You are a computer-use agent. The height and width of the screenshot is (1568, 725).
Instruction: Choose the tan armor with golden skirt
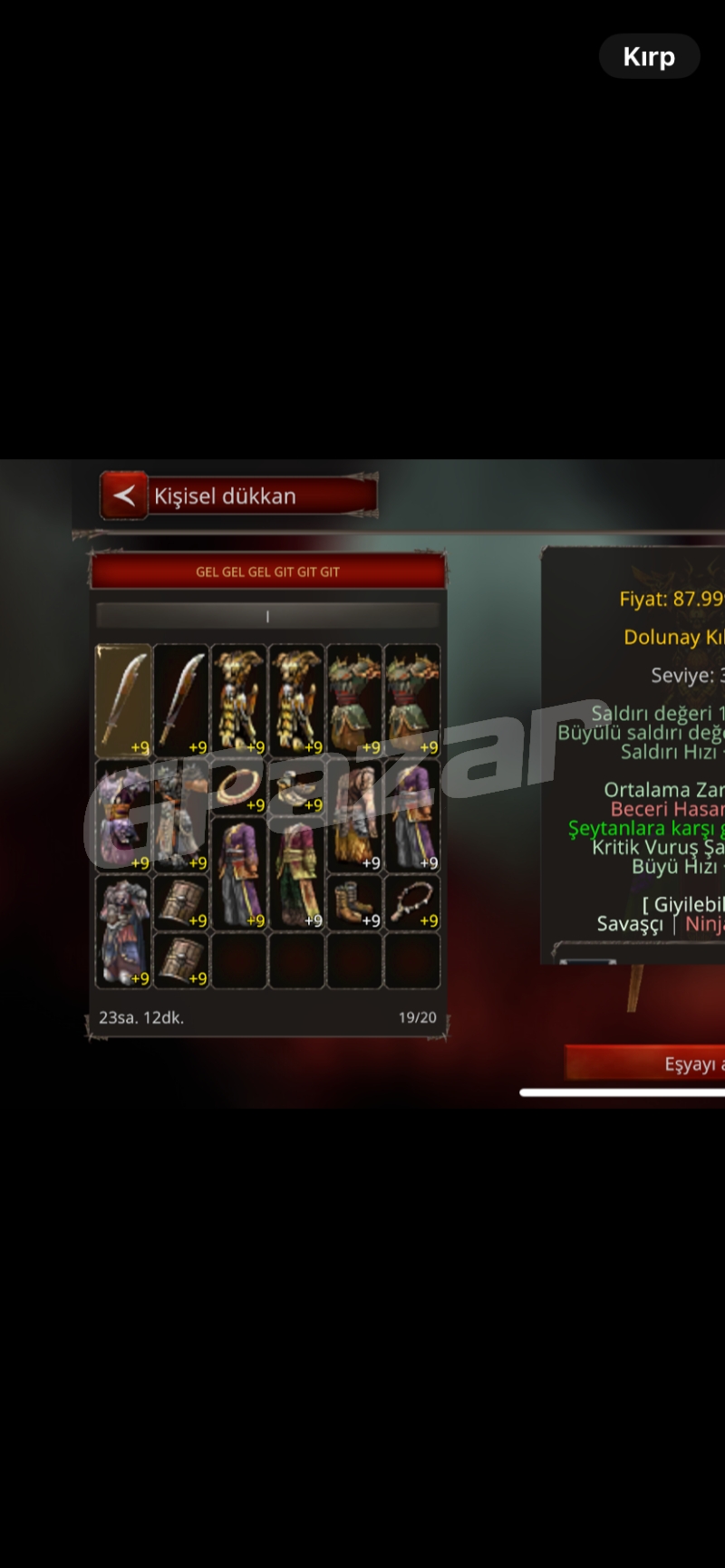(354, 815)
